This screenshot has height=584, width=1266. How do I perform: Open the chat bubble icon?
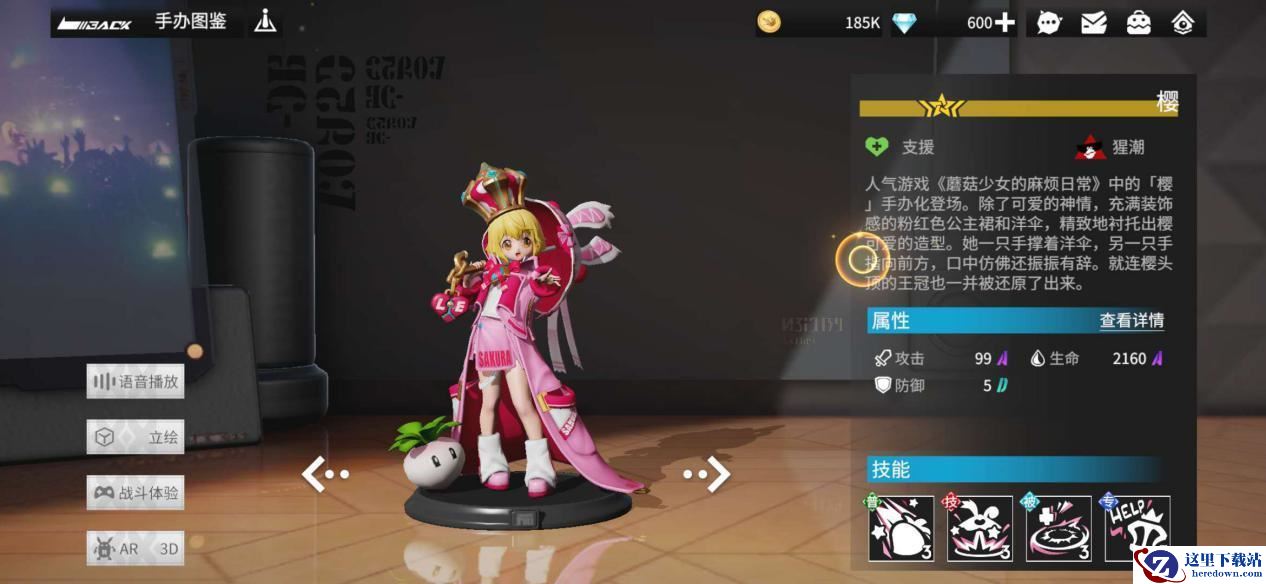1049,22
